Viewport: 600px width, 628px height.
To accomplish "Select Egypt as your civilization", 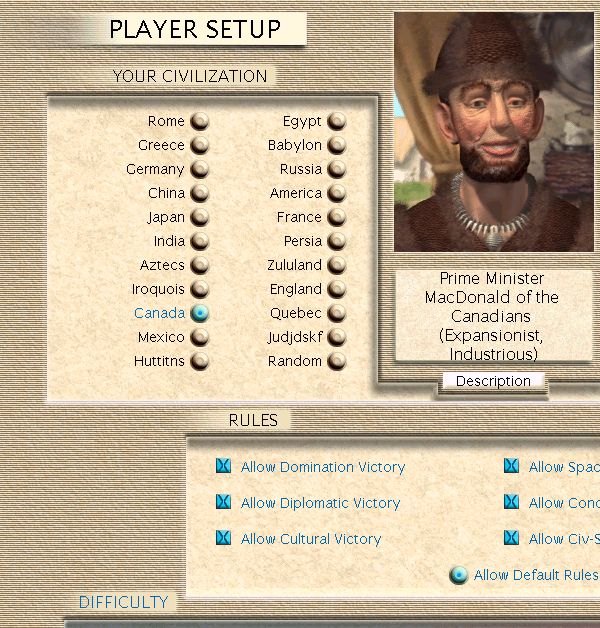I will 337,122.
